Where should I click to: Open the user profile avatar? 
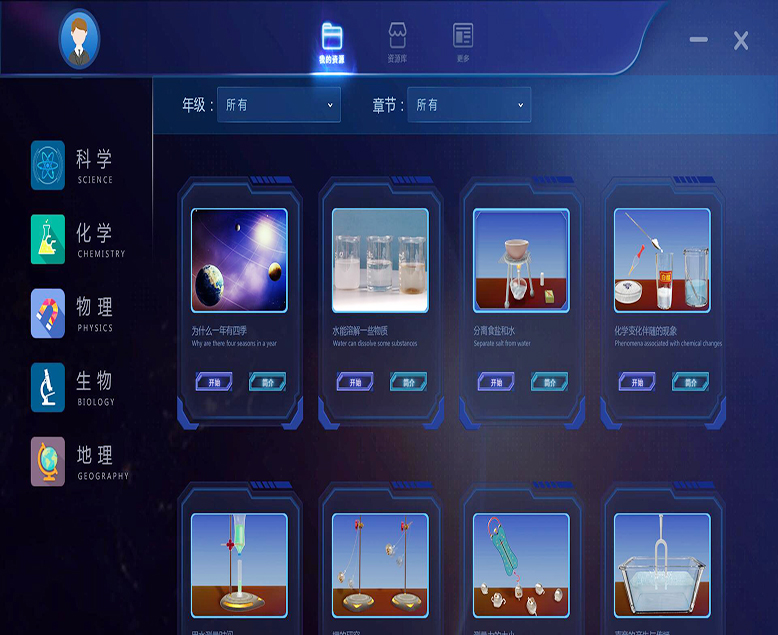(79, 39)
